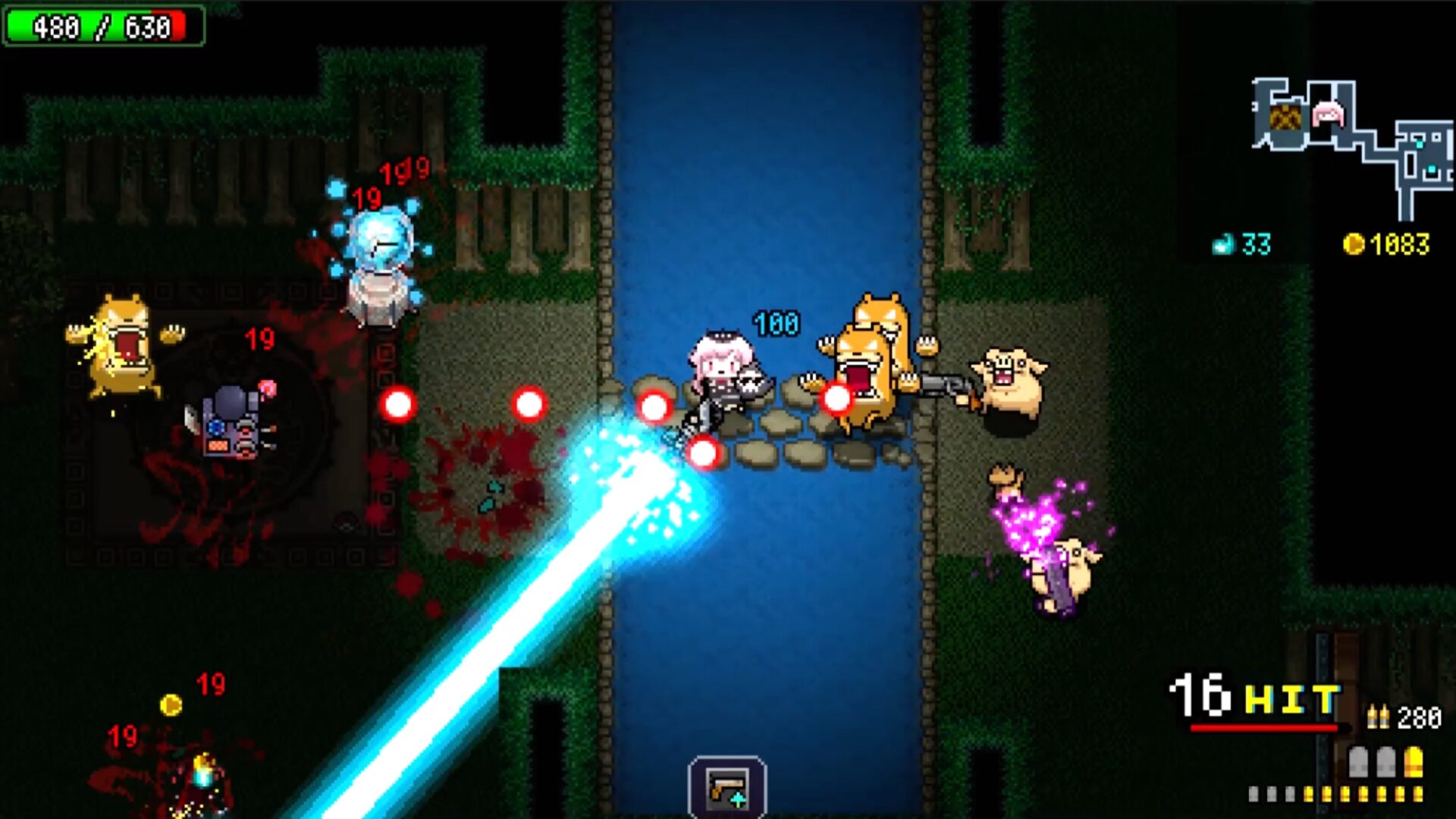Click the 280 ammo number
The height and width of the screenshot is (819, 1456).
[x=1418, y=717]
